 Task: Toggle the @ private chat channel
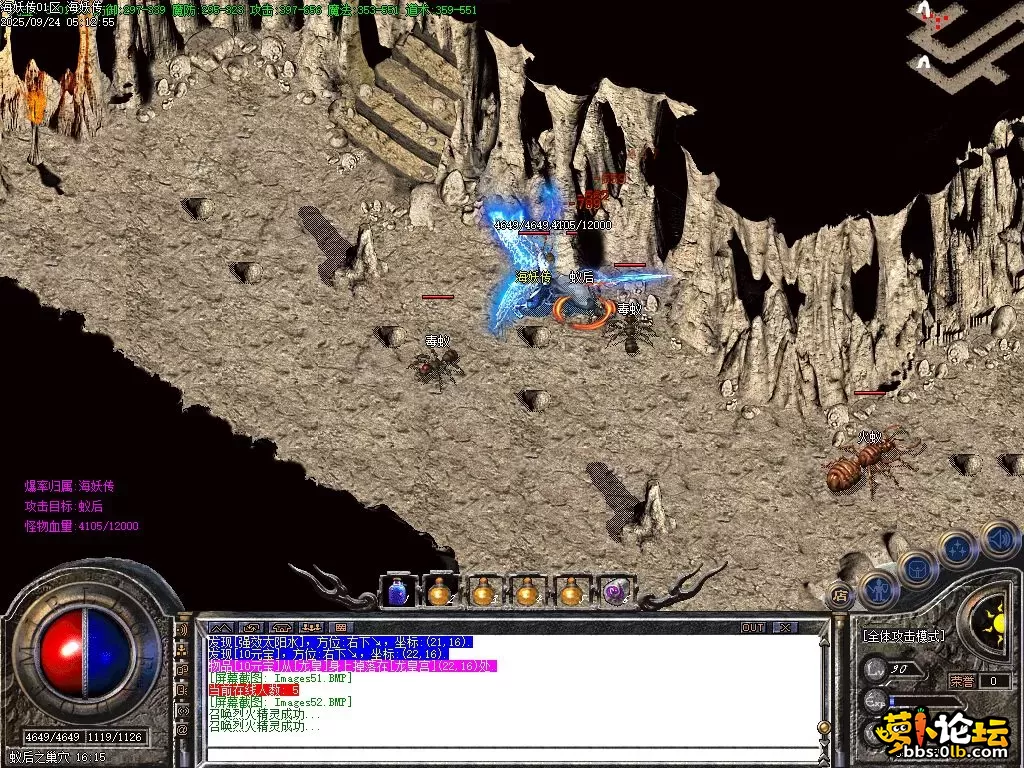point(182,731)
